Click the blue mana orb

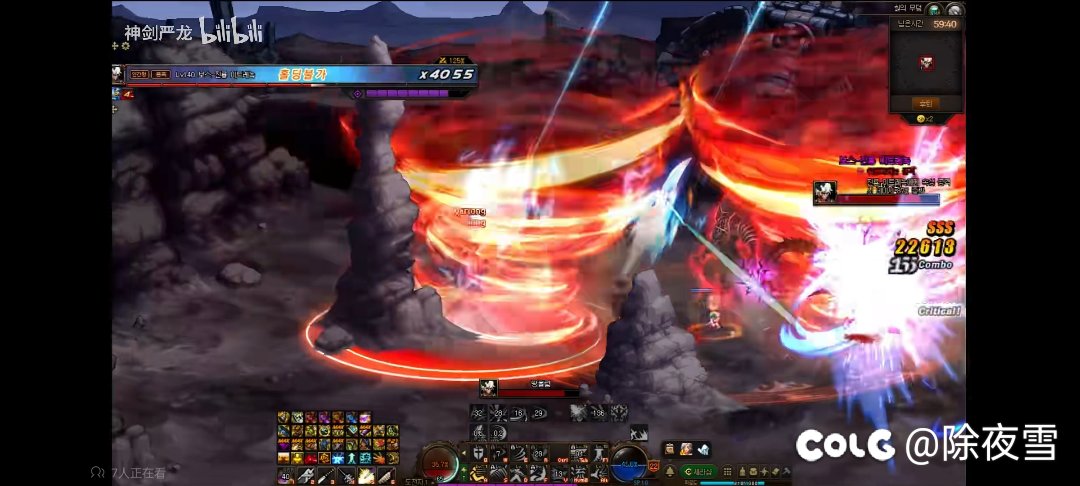tap(629, 463)
